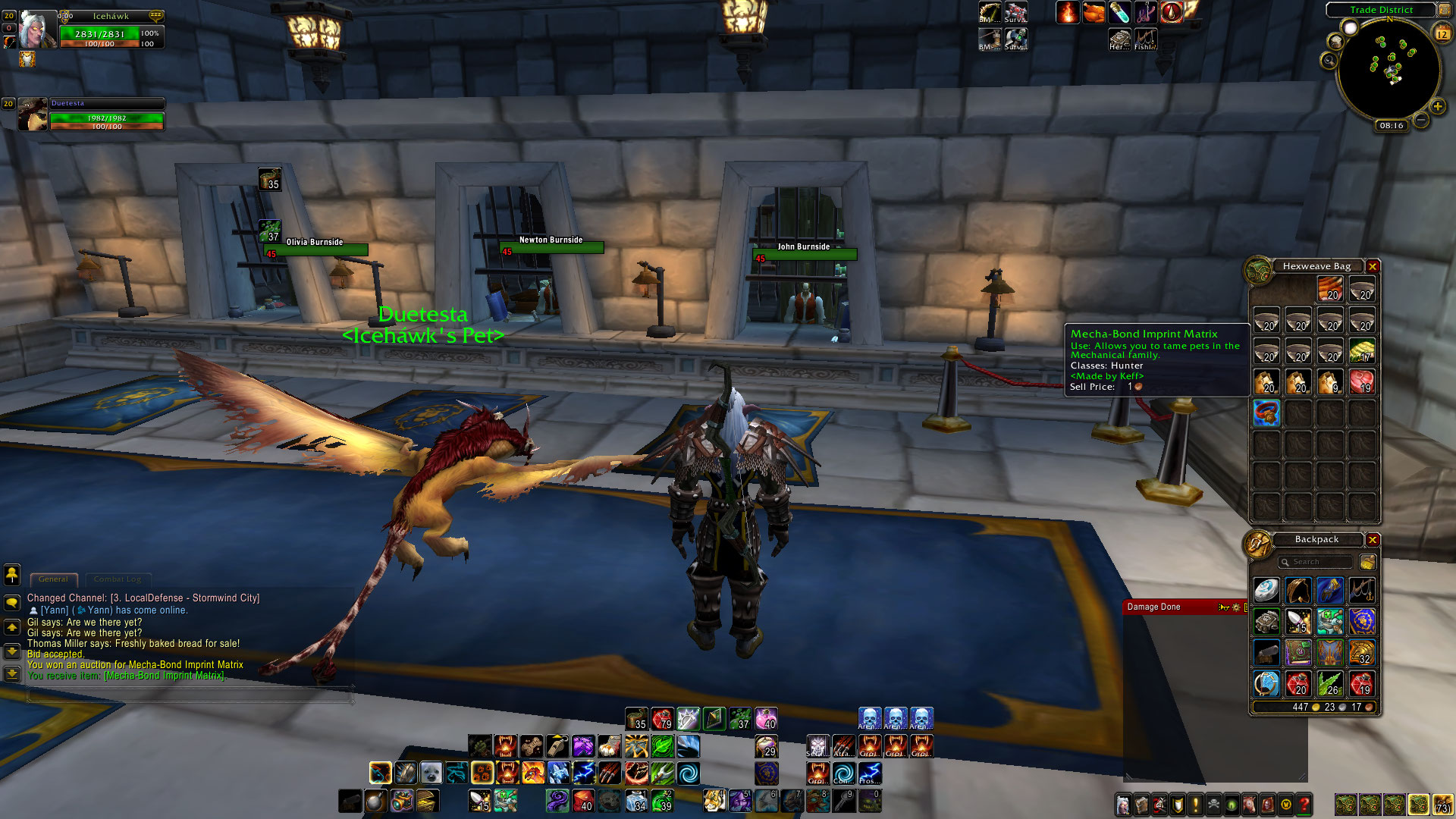Select the Duetesta pet portrait frame
Viewport: 1456px width, 819px height.
click(33, 115)
